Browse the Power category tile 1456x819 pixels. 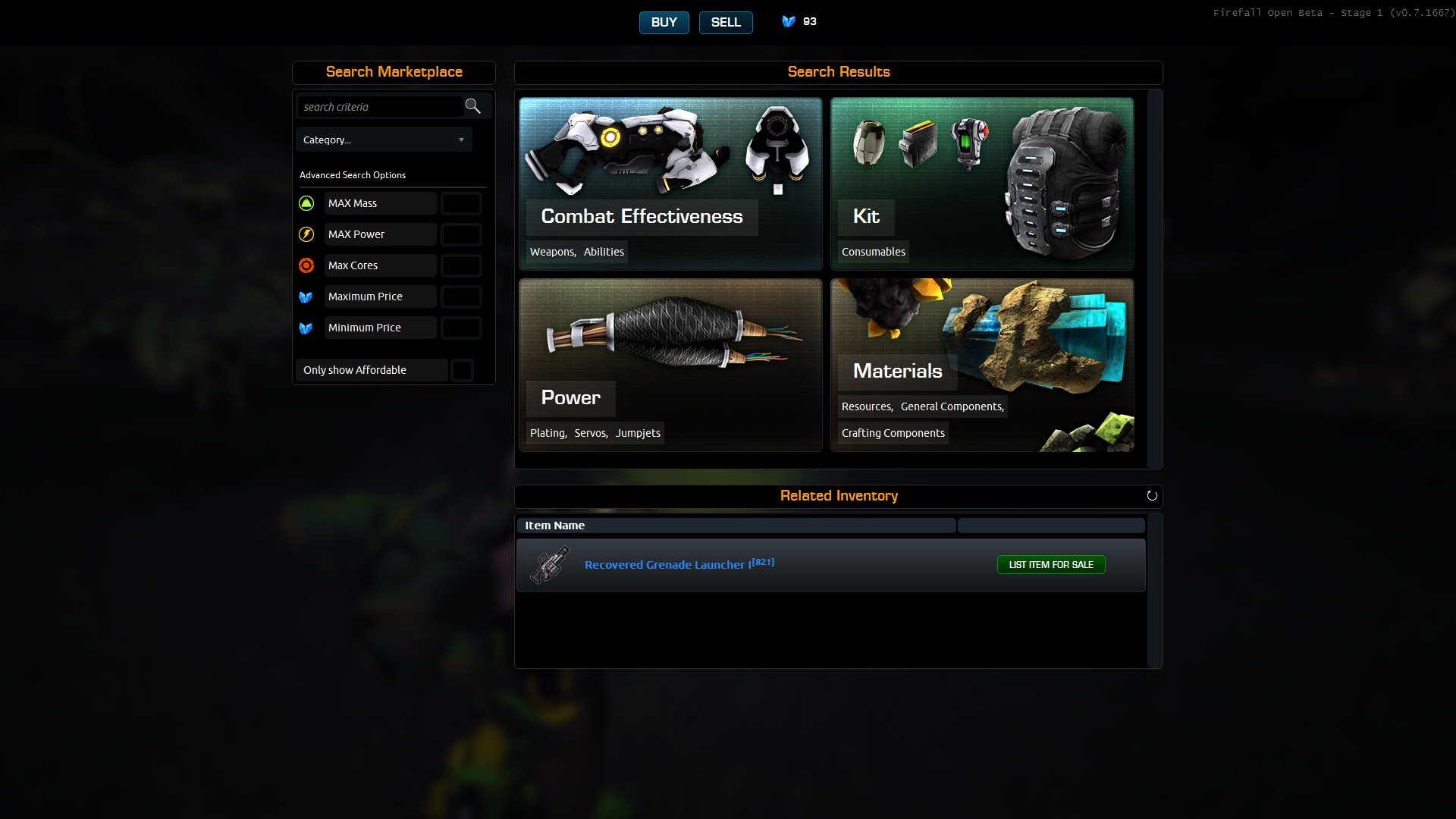[670, 365]
